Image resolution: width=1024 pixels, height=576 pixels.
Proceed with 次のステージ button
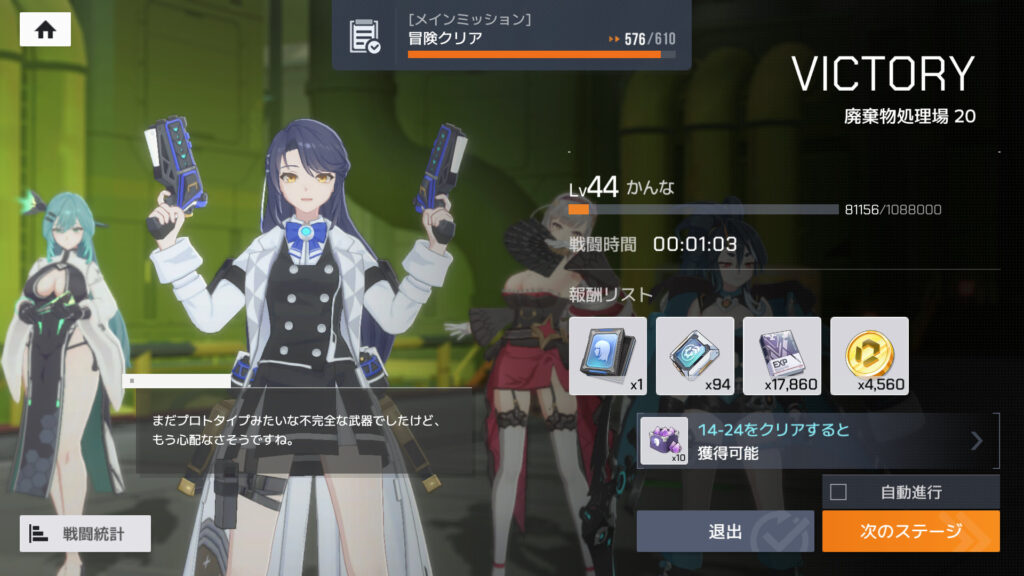coord(910,531)
